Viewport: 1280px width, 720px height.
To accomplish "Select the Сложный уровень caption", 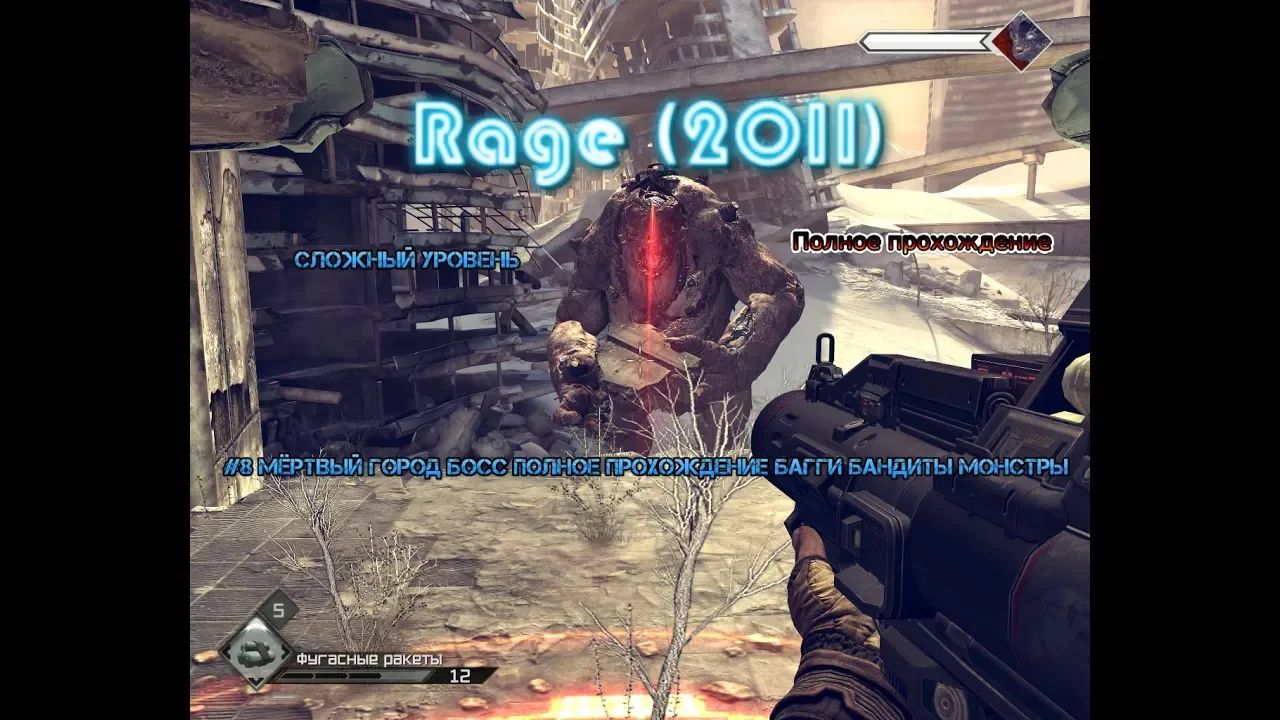I will [x=408, y=263].
